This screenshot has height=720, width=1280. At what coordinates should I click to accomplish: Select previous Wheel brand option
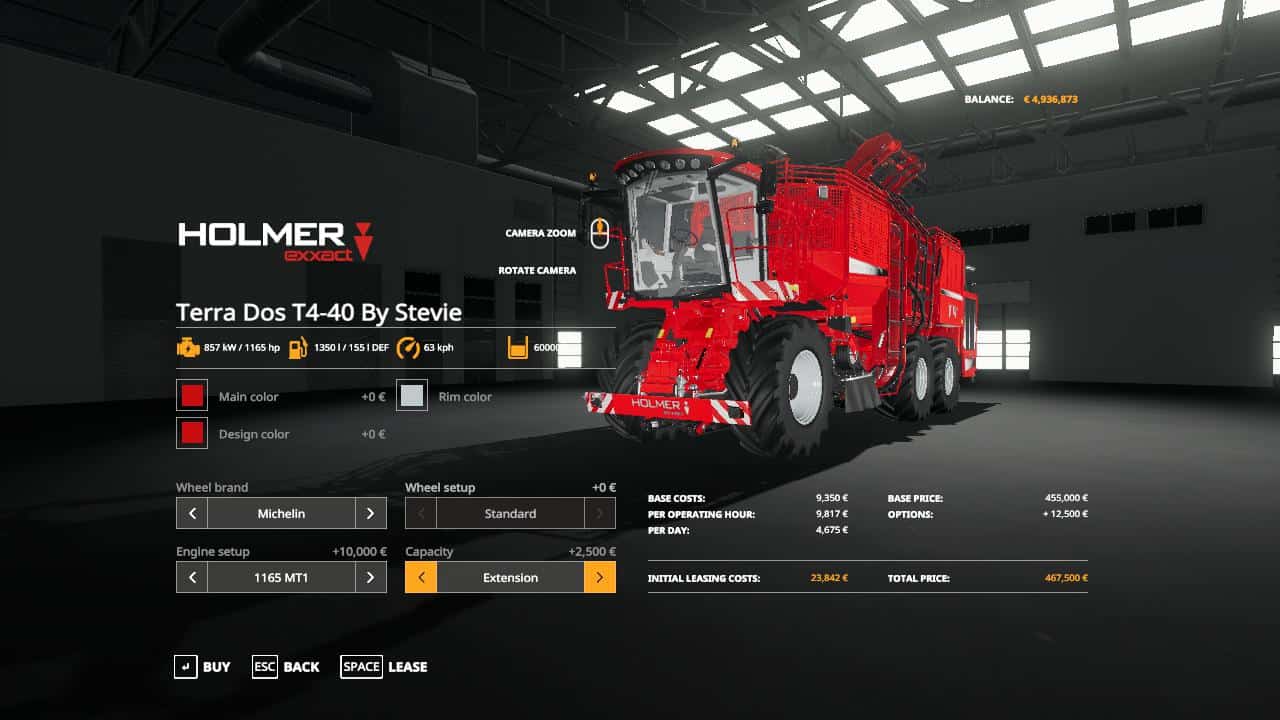click(192, 514)
